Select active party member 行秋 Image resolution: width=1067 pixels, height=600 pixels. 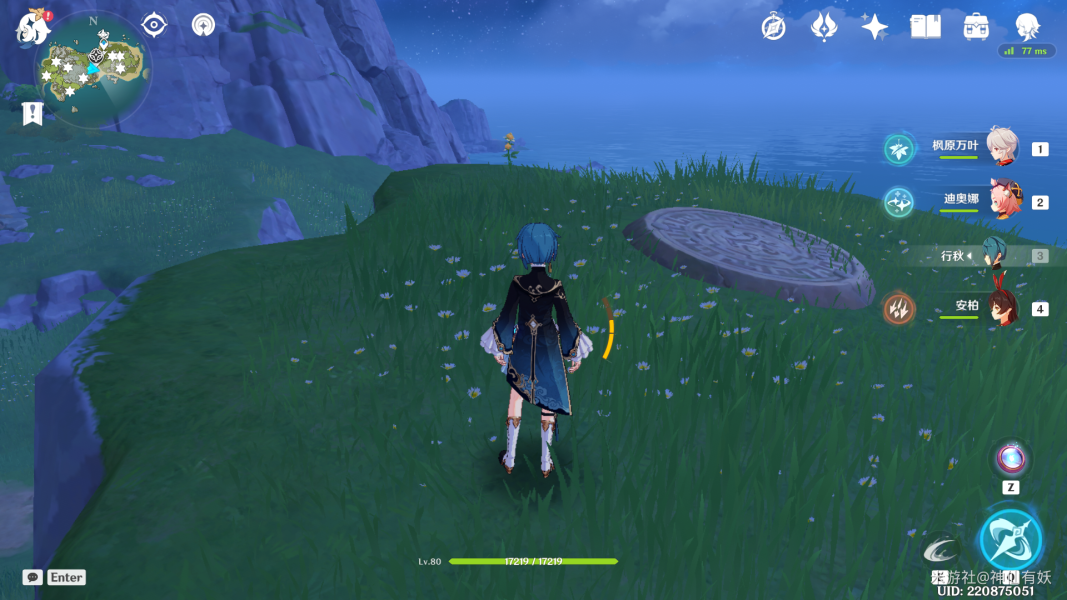point(995,256)
